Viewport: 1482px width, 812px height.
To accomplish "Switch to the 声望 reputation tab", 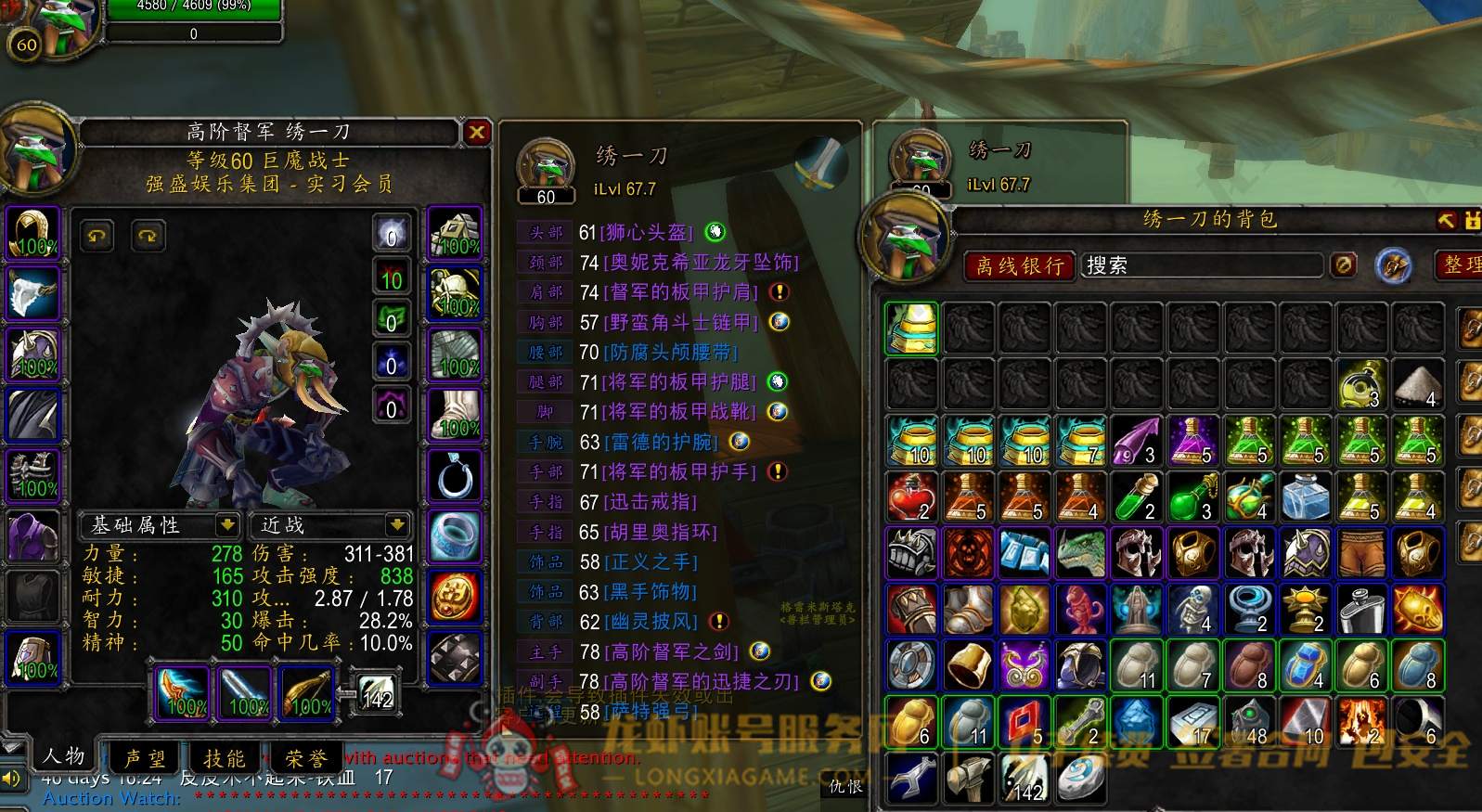I will pos(145,758).
